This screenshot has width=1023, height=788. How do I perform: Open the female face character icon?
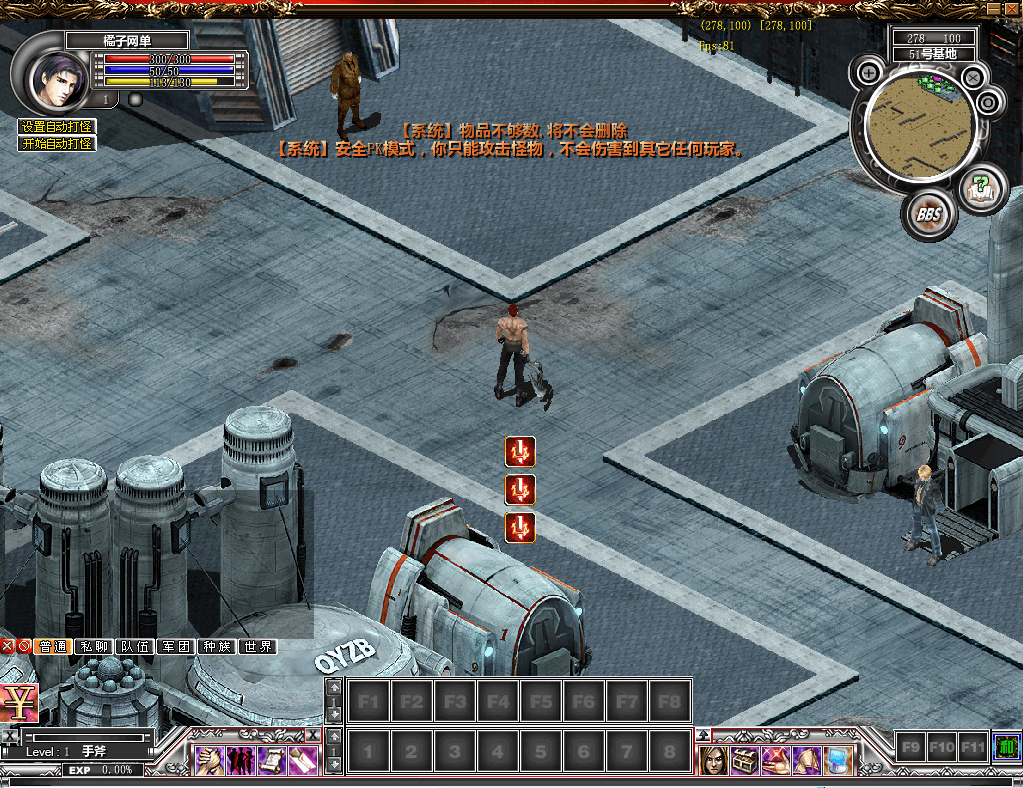point(712,761)
